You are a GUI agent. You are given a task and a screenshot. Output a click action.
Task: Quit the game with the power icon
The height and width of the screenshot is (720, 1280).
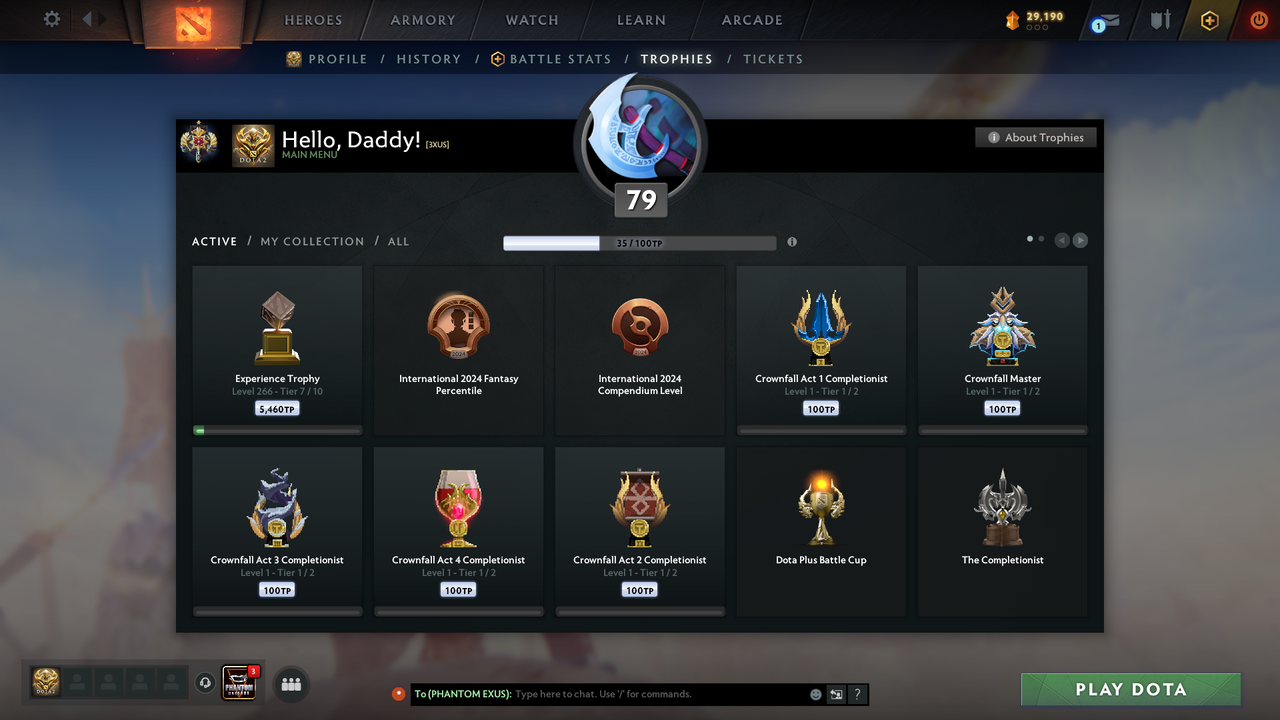[1258, 20]
